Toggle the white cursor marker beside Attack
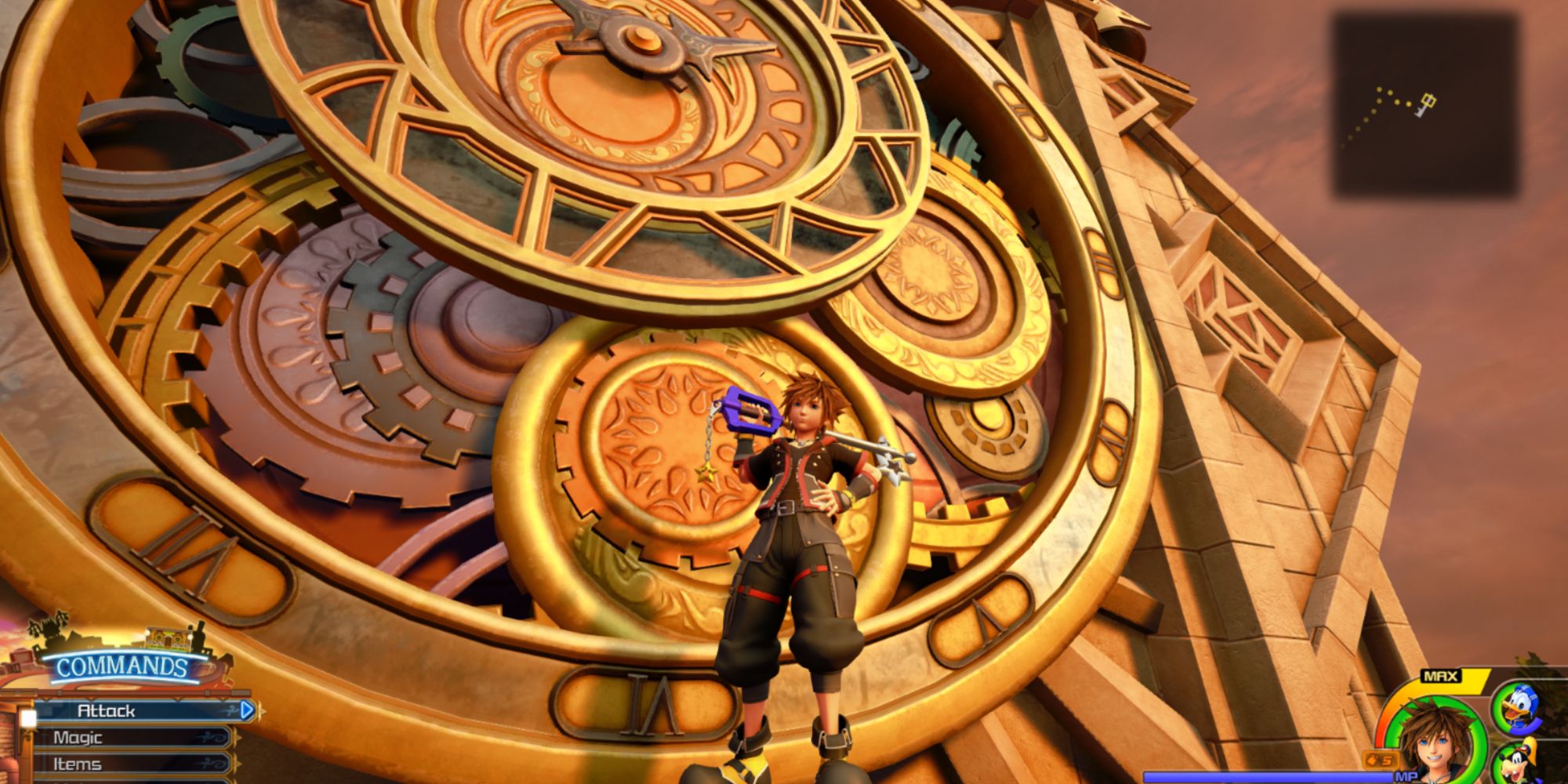The image size is (1568, 784). click(29, 718)
